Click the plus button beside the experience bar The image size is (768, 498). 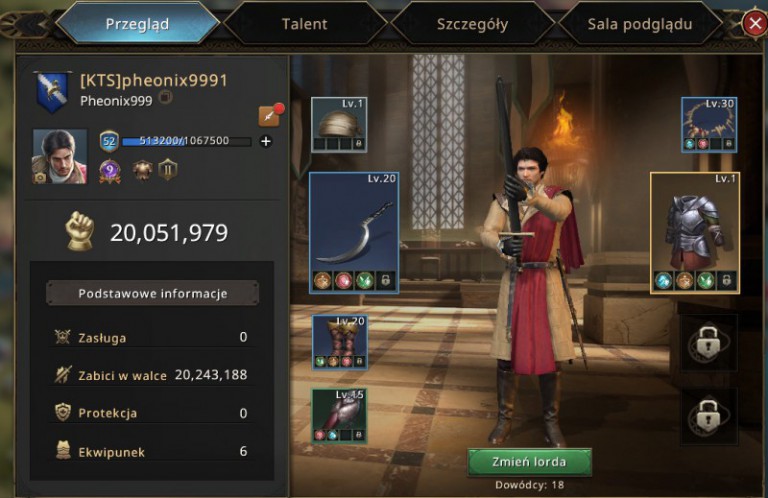coord(266,141)
